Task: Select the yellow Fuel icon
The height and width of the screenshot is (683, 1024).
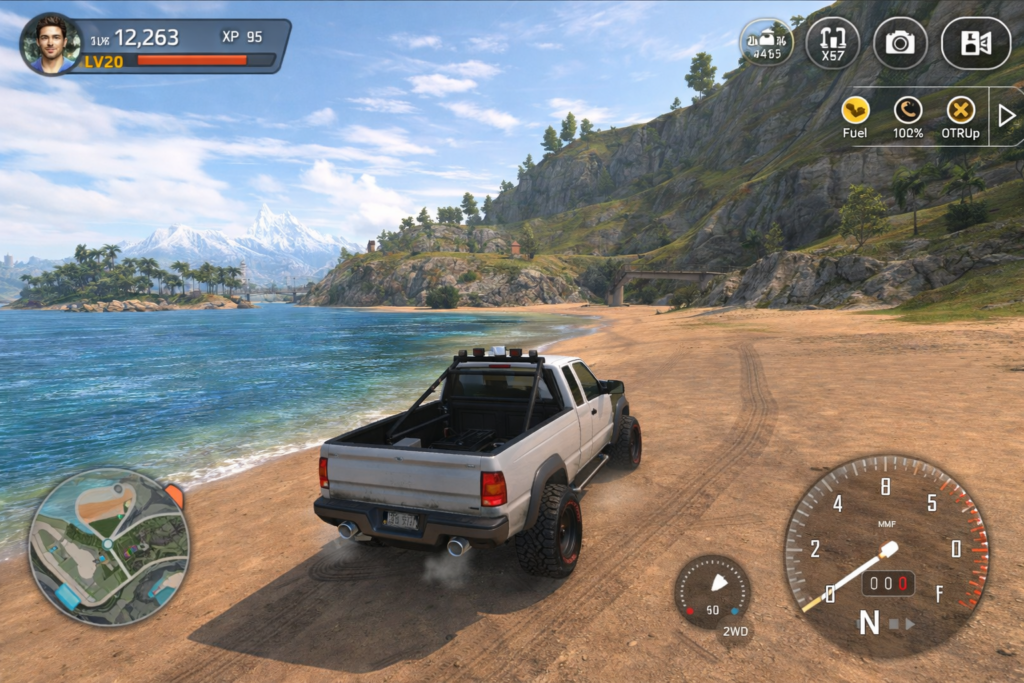Action: click(x=855, y=111)
